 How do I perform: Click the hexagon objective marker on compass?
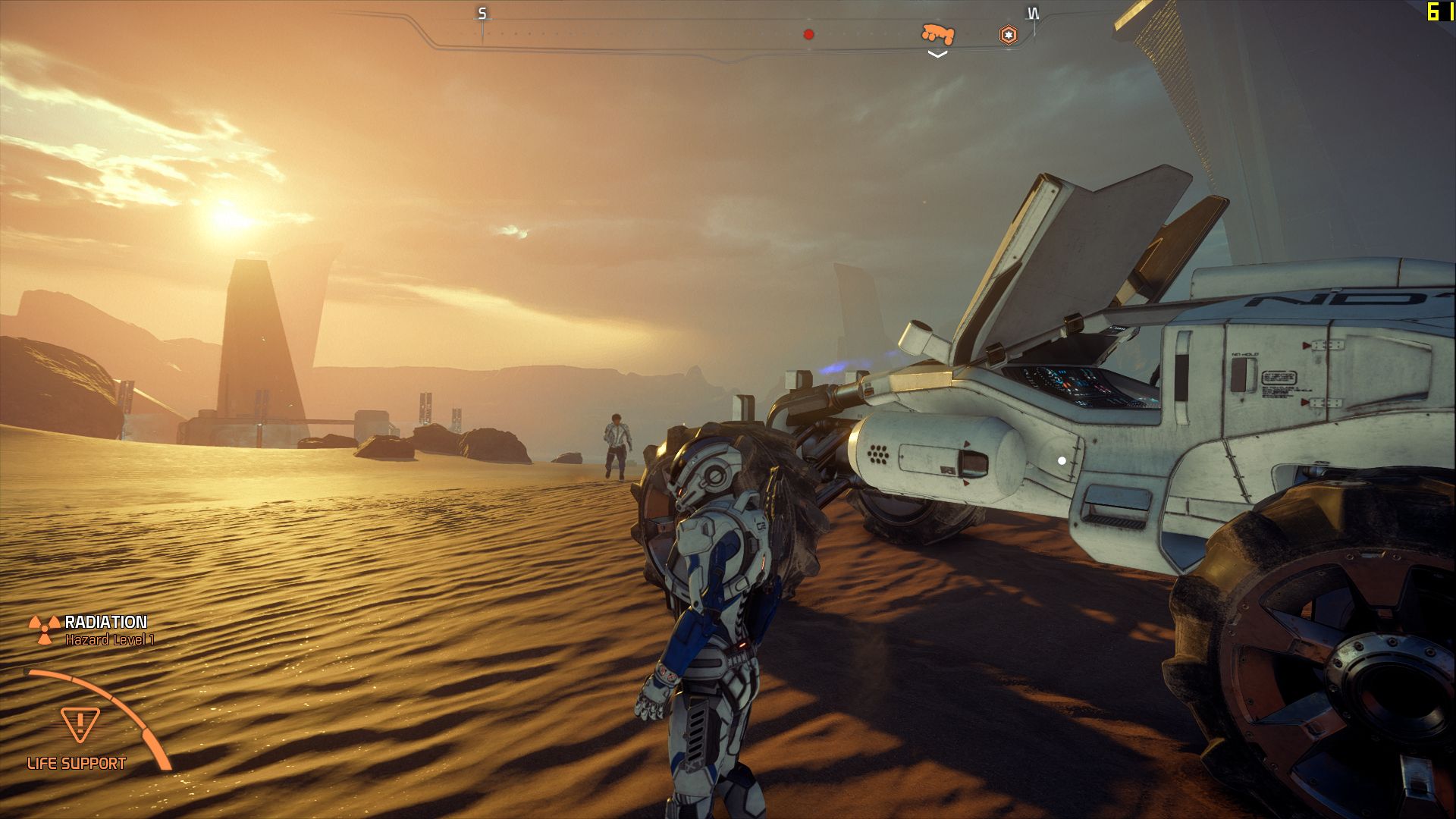click(1008, 35)
